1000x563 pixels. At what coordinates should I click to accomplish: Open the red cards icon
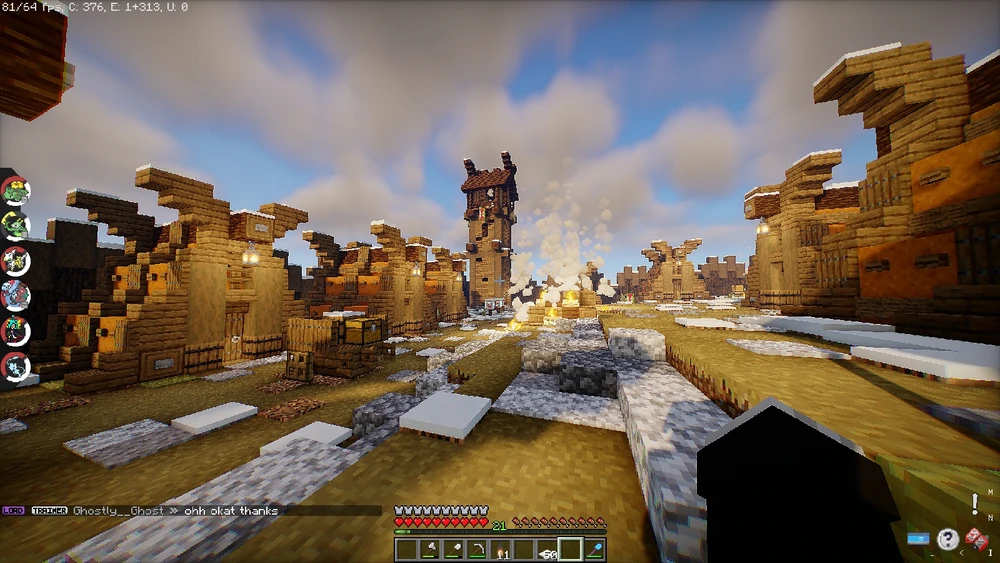[x=976, y=541]
